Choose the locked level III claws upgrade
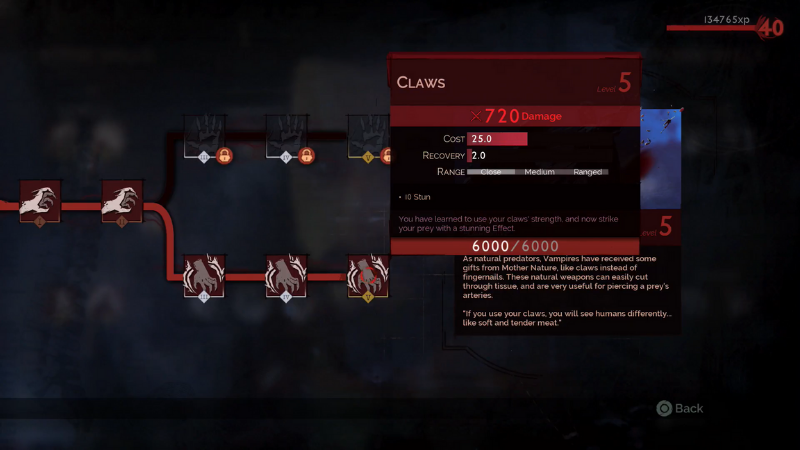The width and height of the screenshot is (800, 450). point(204,135)
